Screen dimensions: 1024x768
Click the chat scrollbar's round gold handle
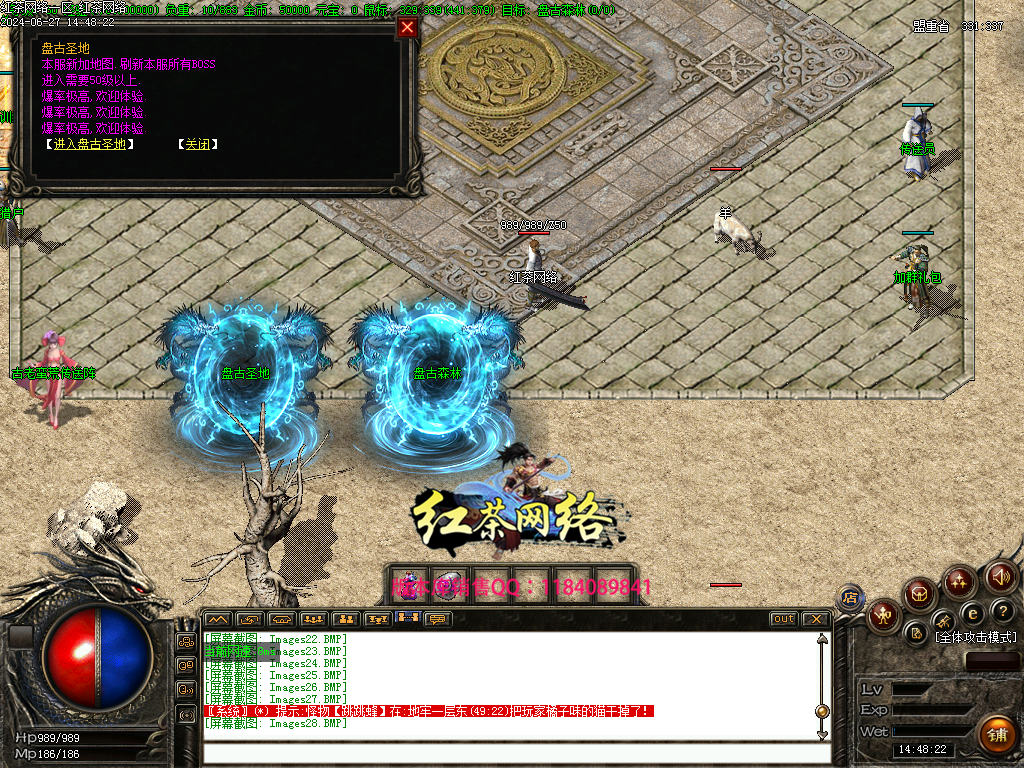[x=822, y=711]
